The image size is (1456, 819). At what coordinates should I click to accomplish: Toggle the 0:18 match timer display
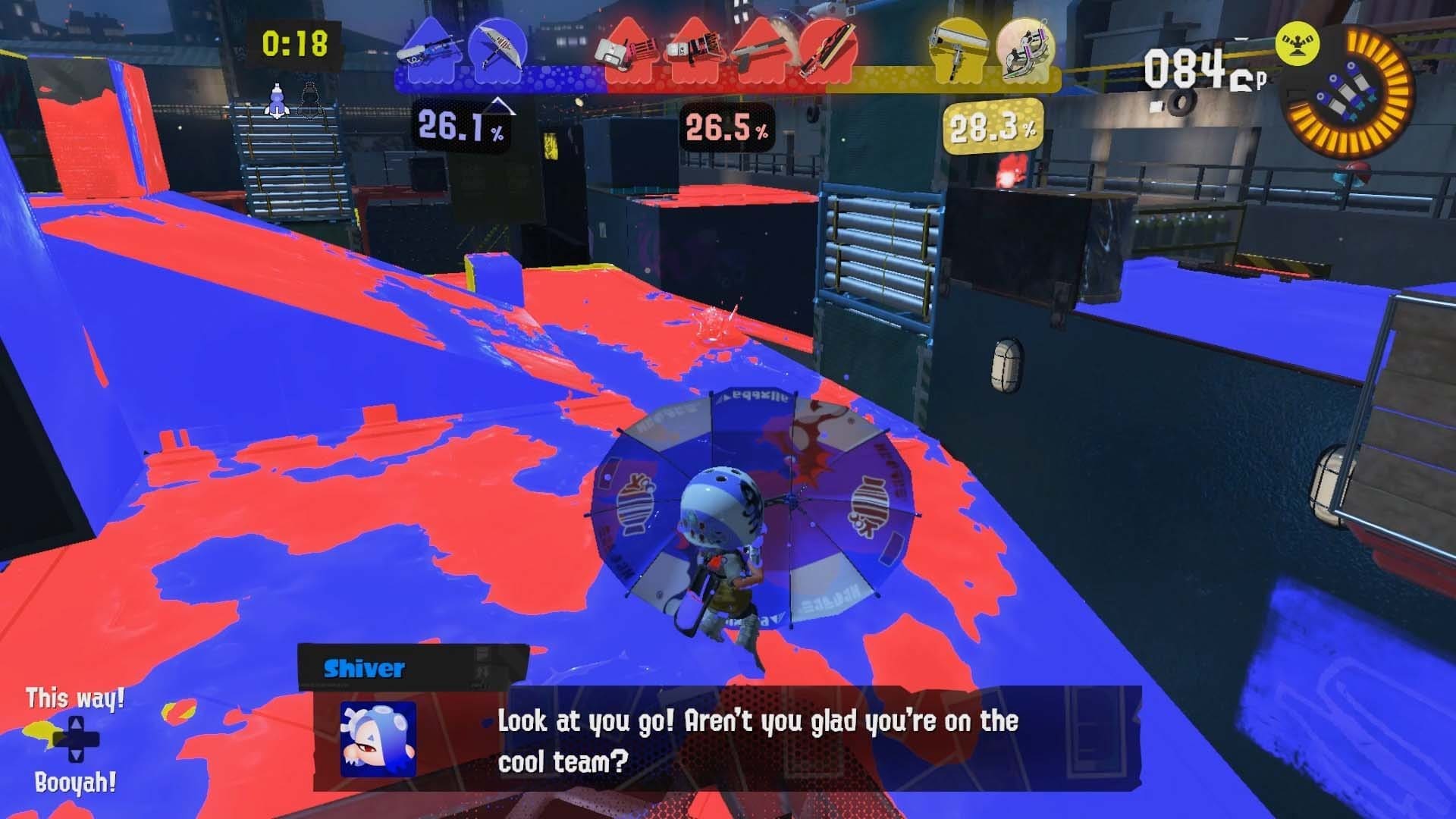pos(295,45)
